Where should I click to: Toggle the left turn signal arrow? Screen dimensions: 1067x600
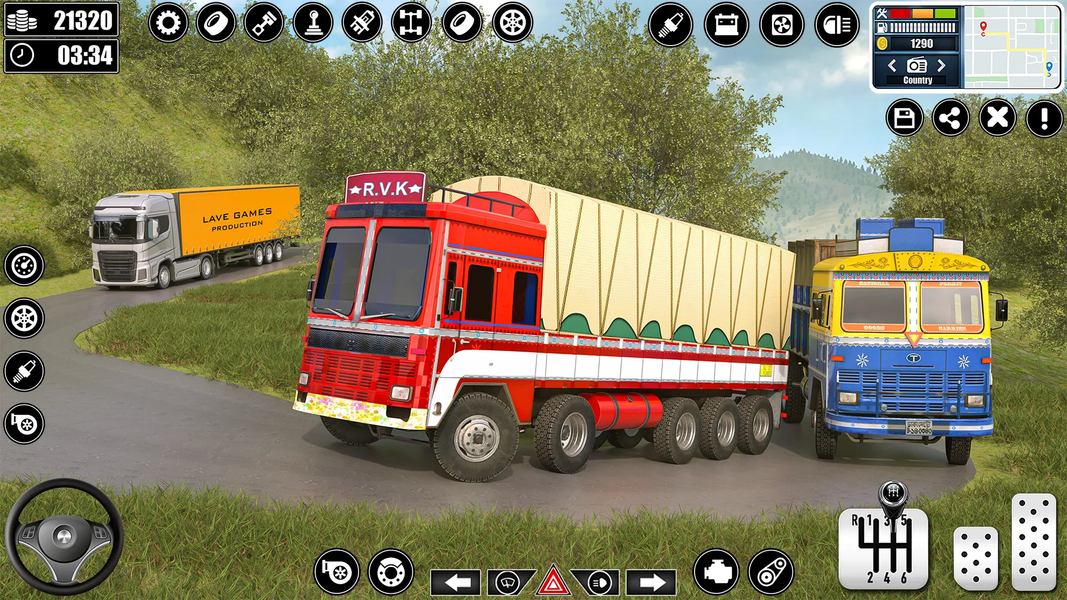tap(457, 582)
